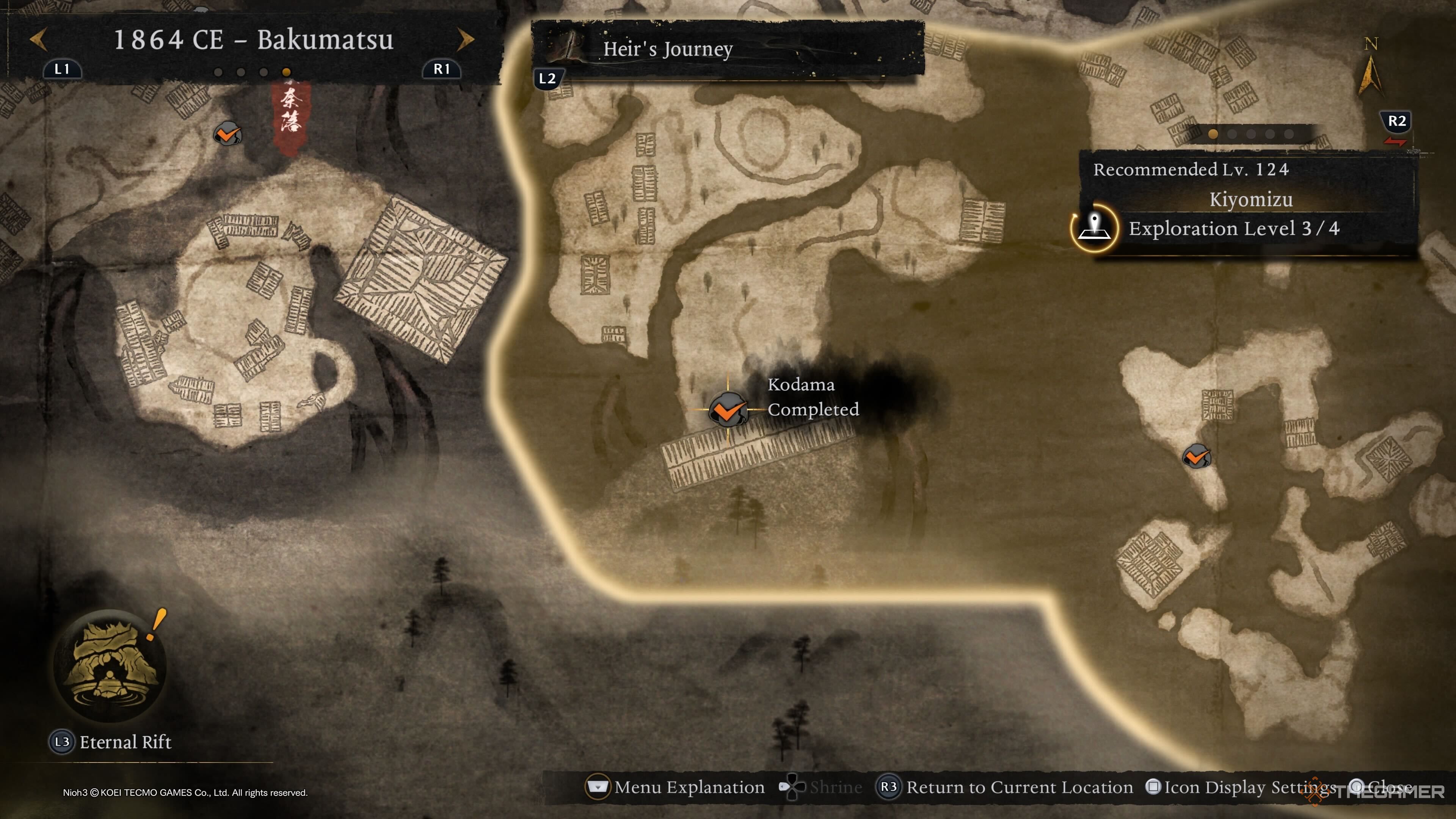Go to the previous era with left arrow
The image size is (1456, 819).
[38, 39]
